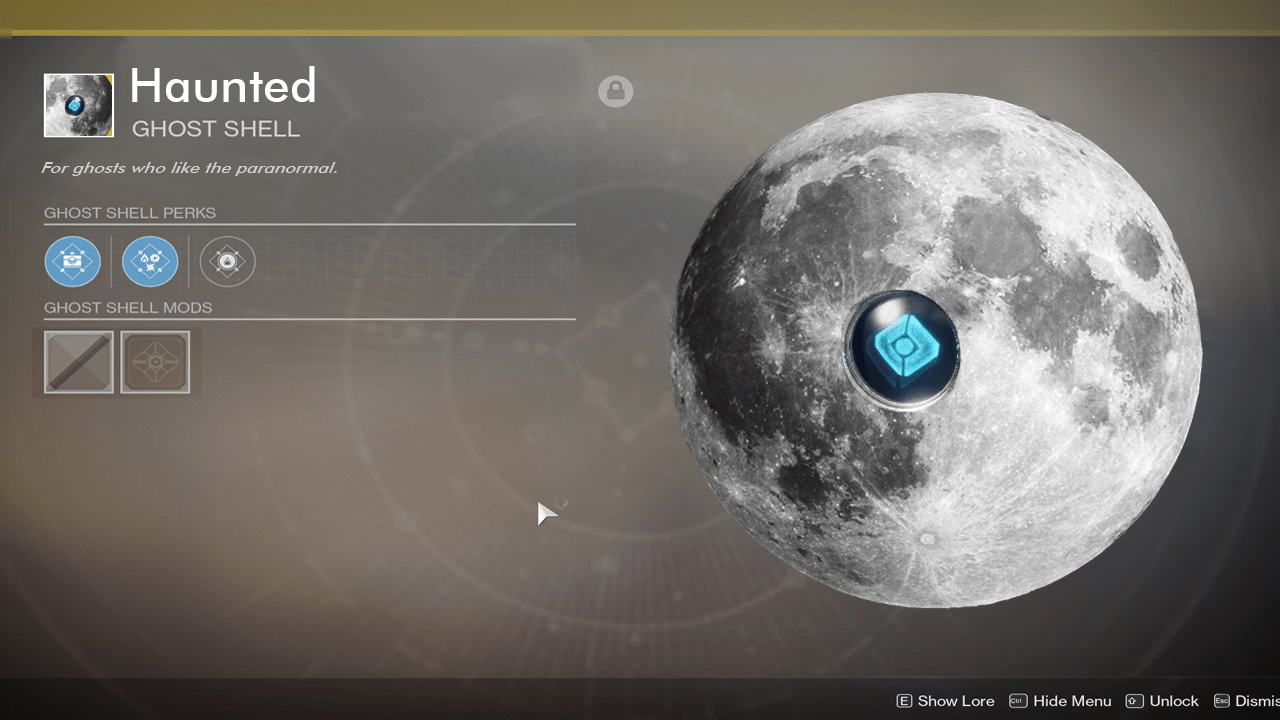Select the first blue Ghost Shell perk
This screenshot has width=1280, height=720.
pos(72,261)
